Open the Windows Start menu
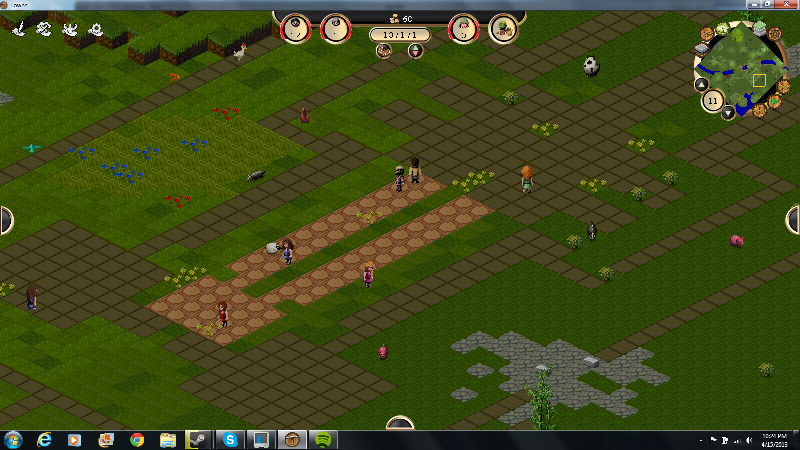Image resolution: width=800 pixels, height=450 pixels. tap(14, 439)
